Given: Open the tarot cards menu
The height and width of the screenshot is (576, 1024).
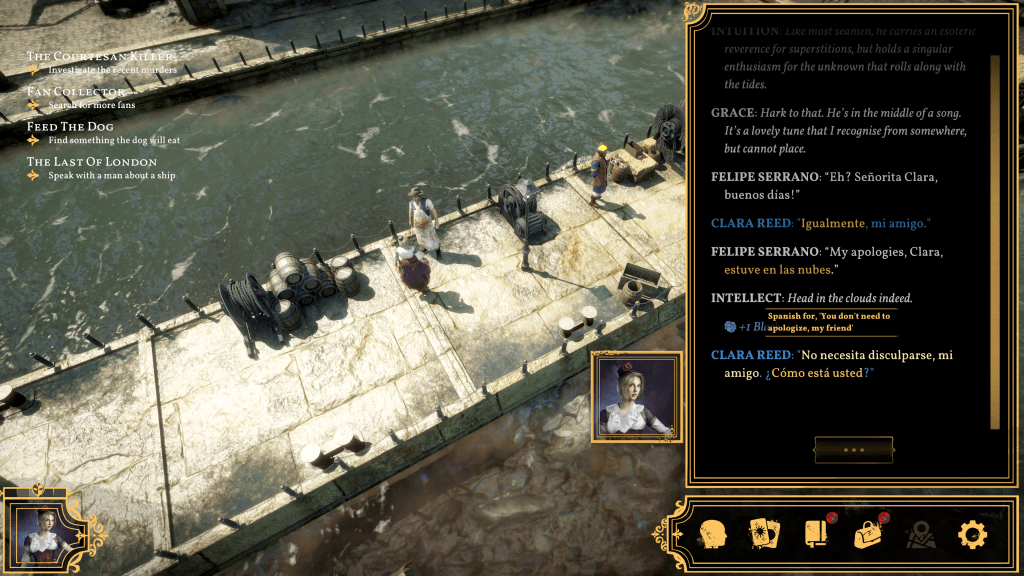Looking at the screenshot, I should coord(765,534).
